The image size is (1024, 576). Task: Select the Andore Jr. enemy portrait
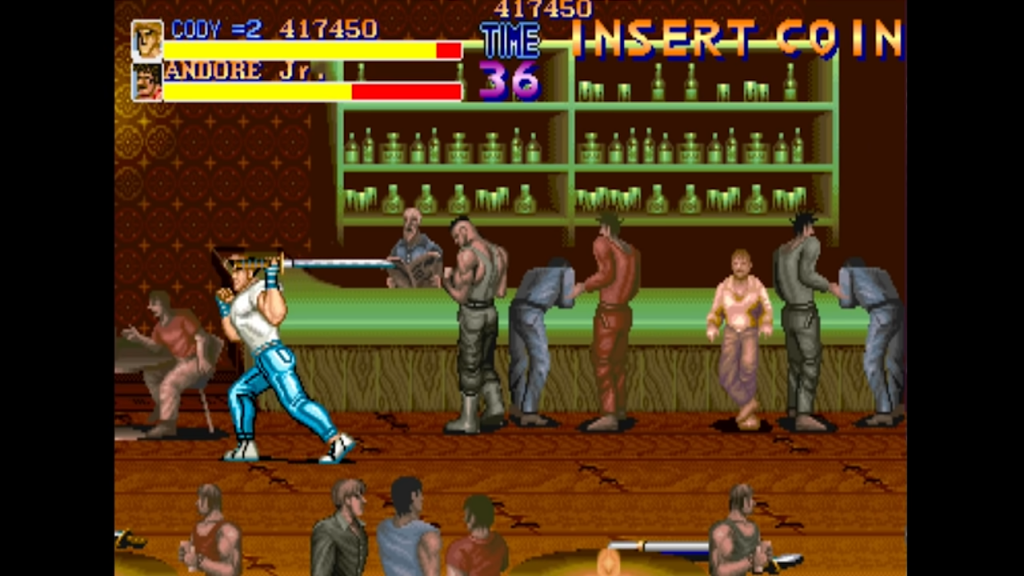(x=147, y=82)
